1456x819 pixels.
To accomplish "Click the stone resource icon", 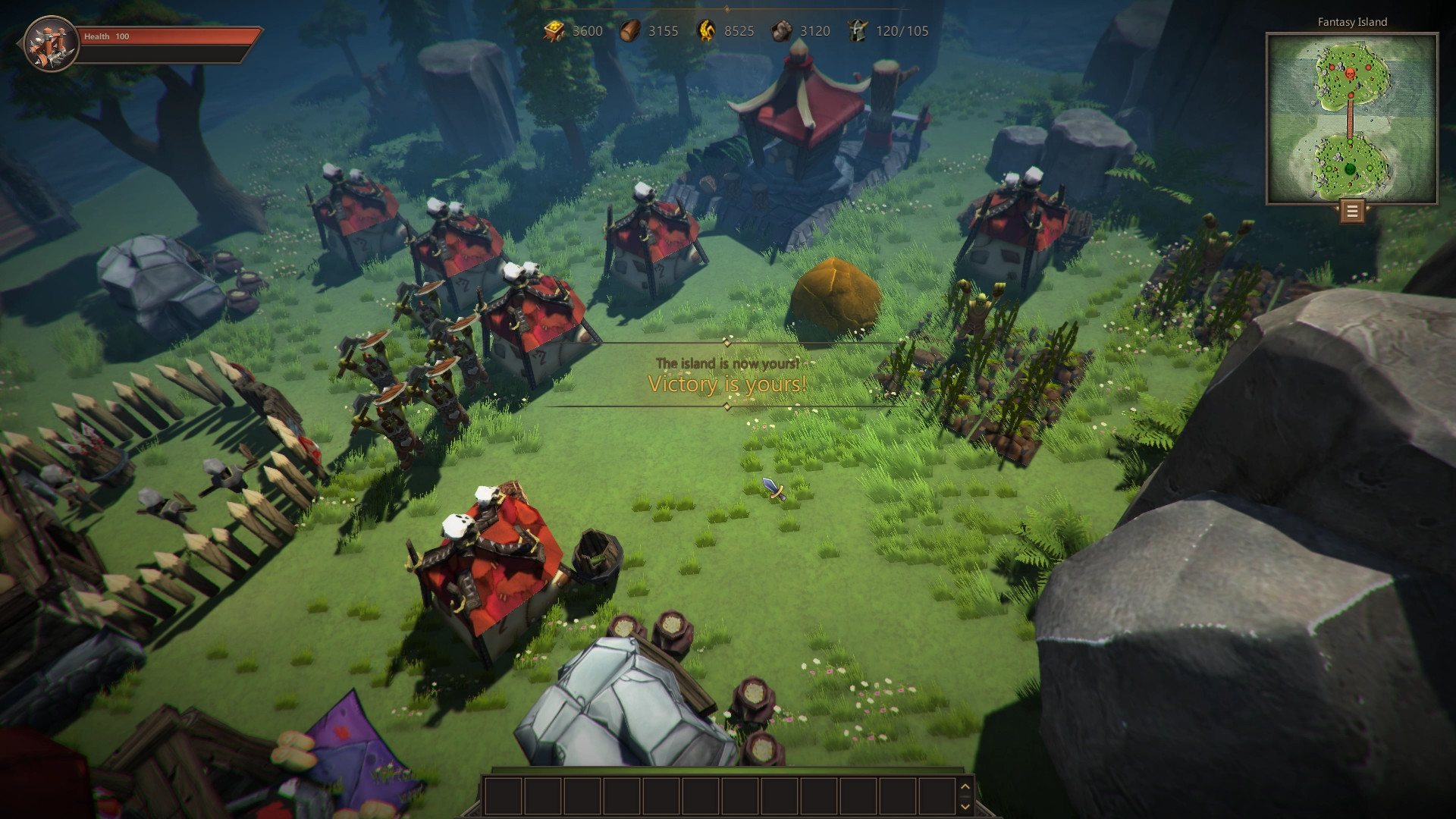I will click(782, 31).
